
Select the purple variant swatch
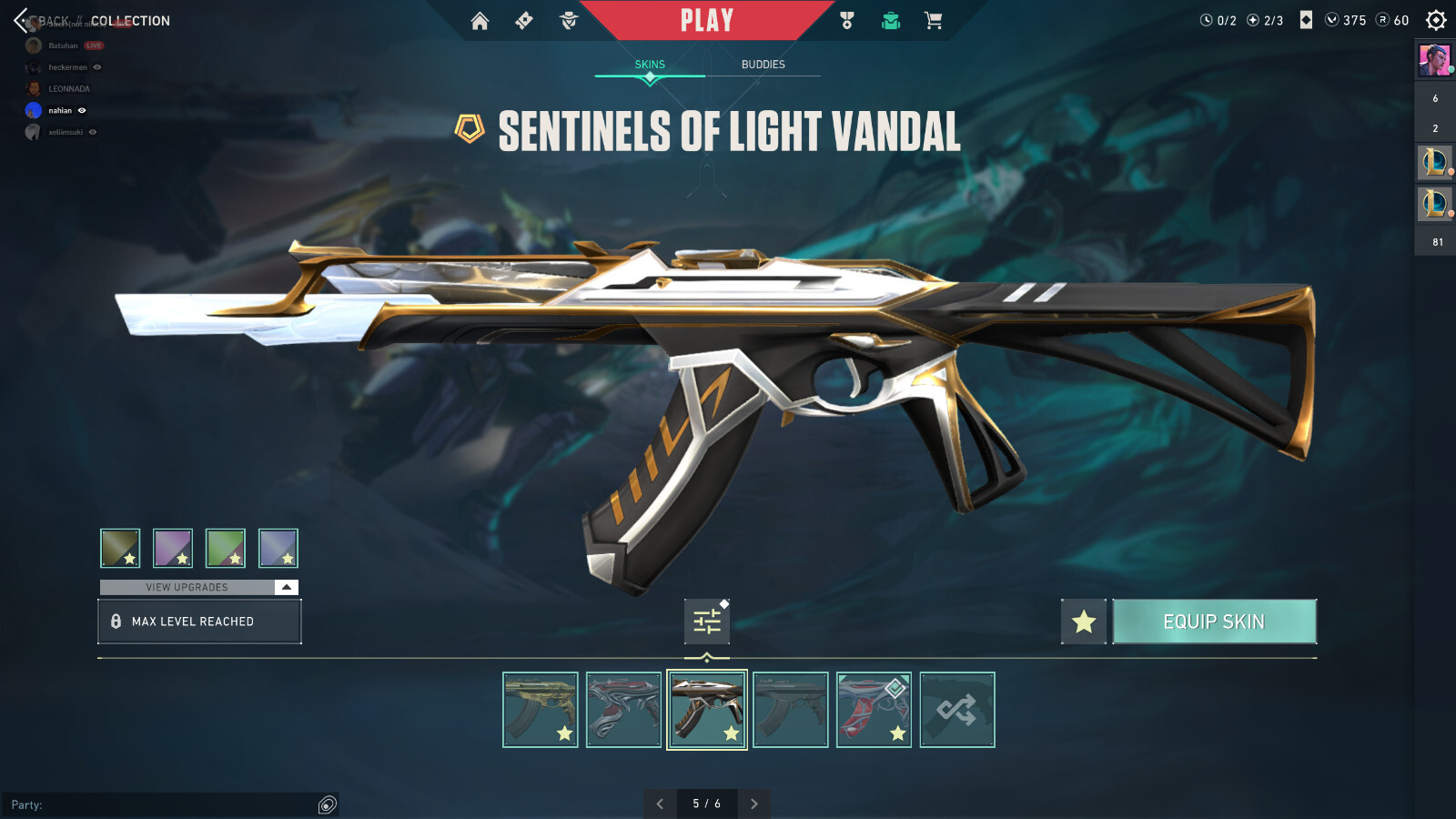[174, 547]
